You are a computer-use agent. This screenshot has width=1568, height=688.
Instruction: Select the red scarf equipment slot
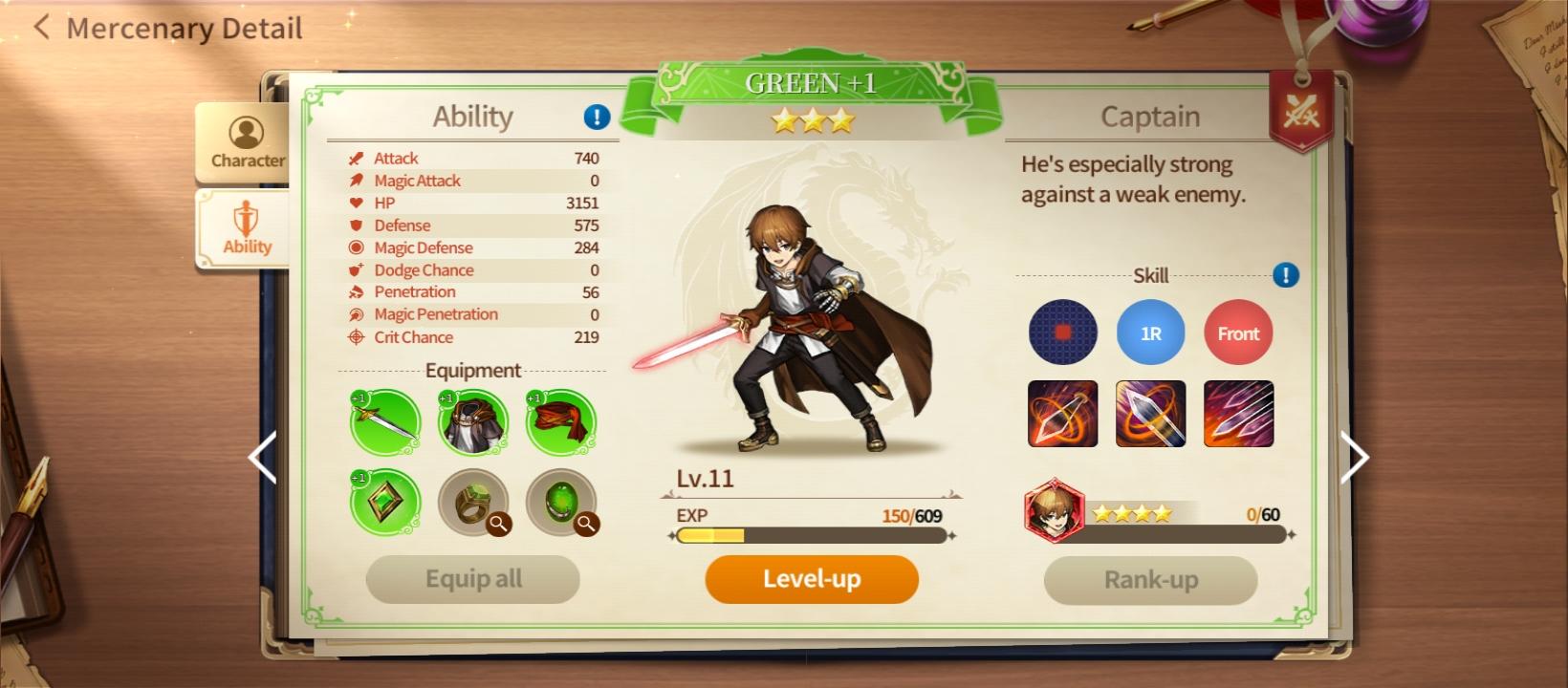(562, 423)
